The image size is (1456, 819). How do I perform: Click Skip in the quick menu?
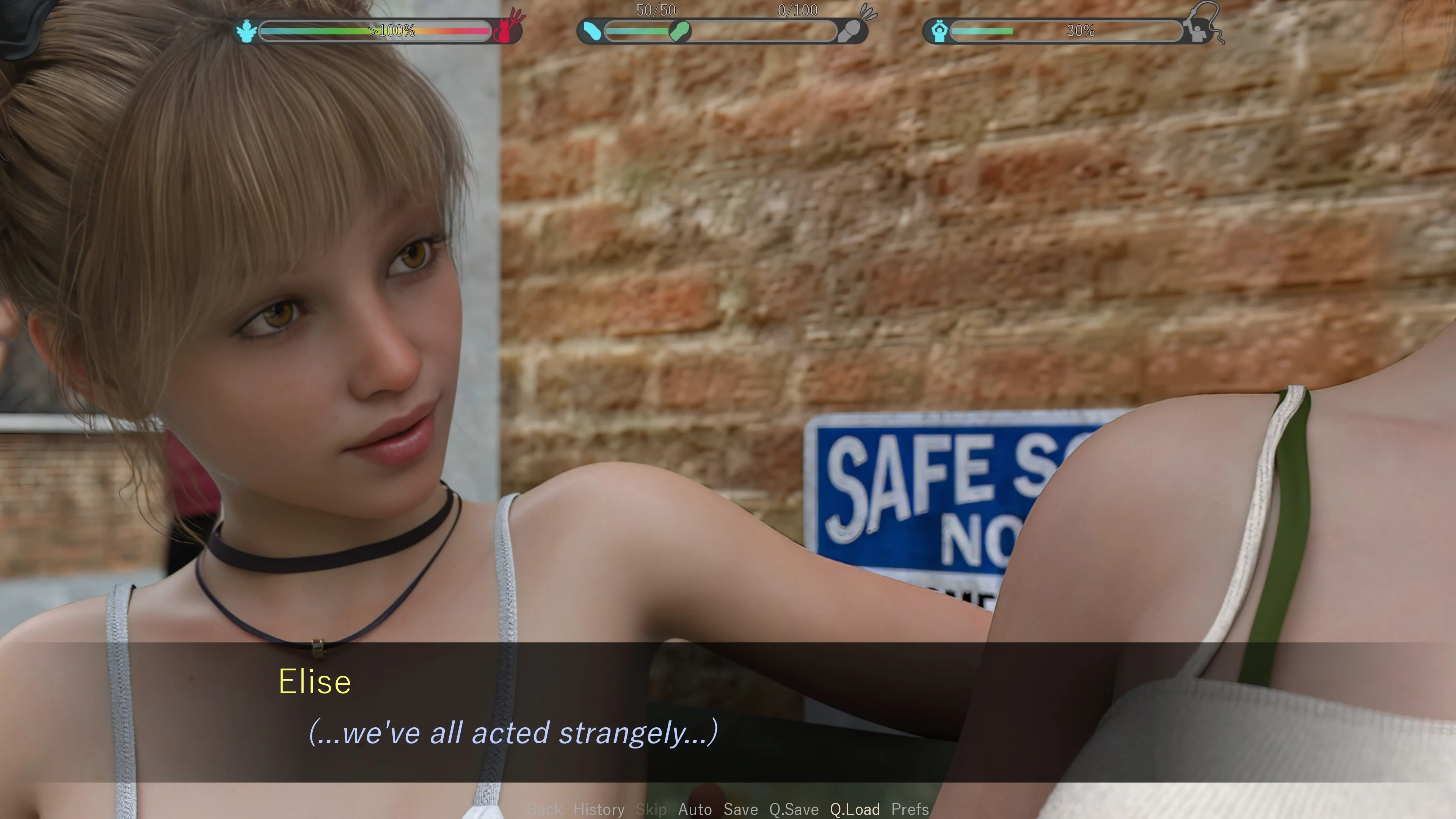pyautogui.click(x=651, y=810)
